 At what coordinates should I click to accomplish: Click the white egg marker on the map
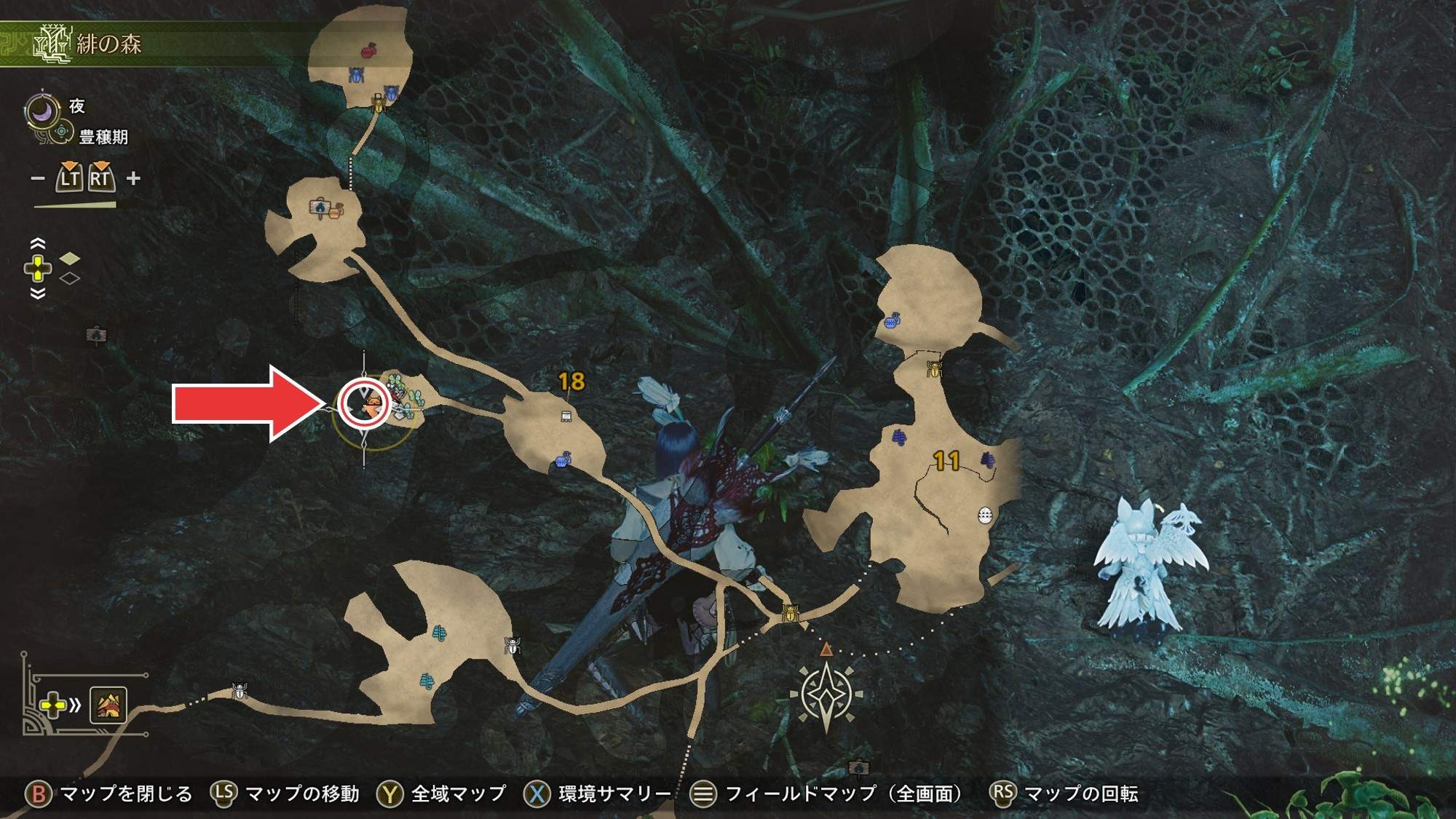tap(984, 515)
